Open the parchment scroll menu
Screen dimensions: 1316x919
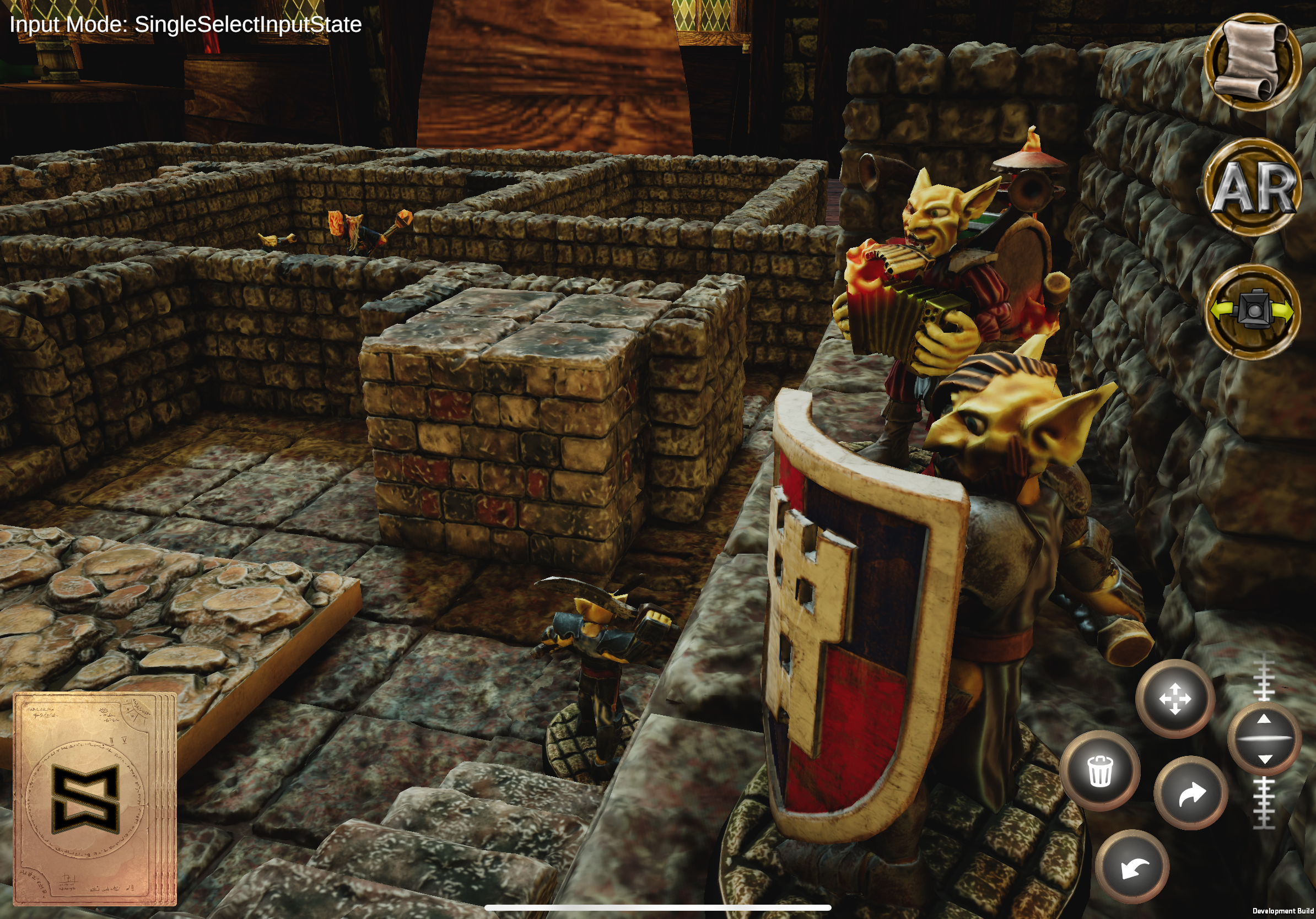click(x=1252, y=61)
